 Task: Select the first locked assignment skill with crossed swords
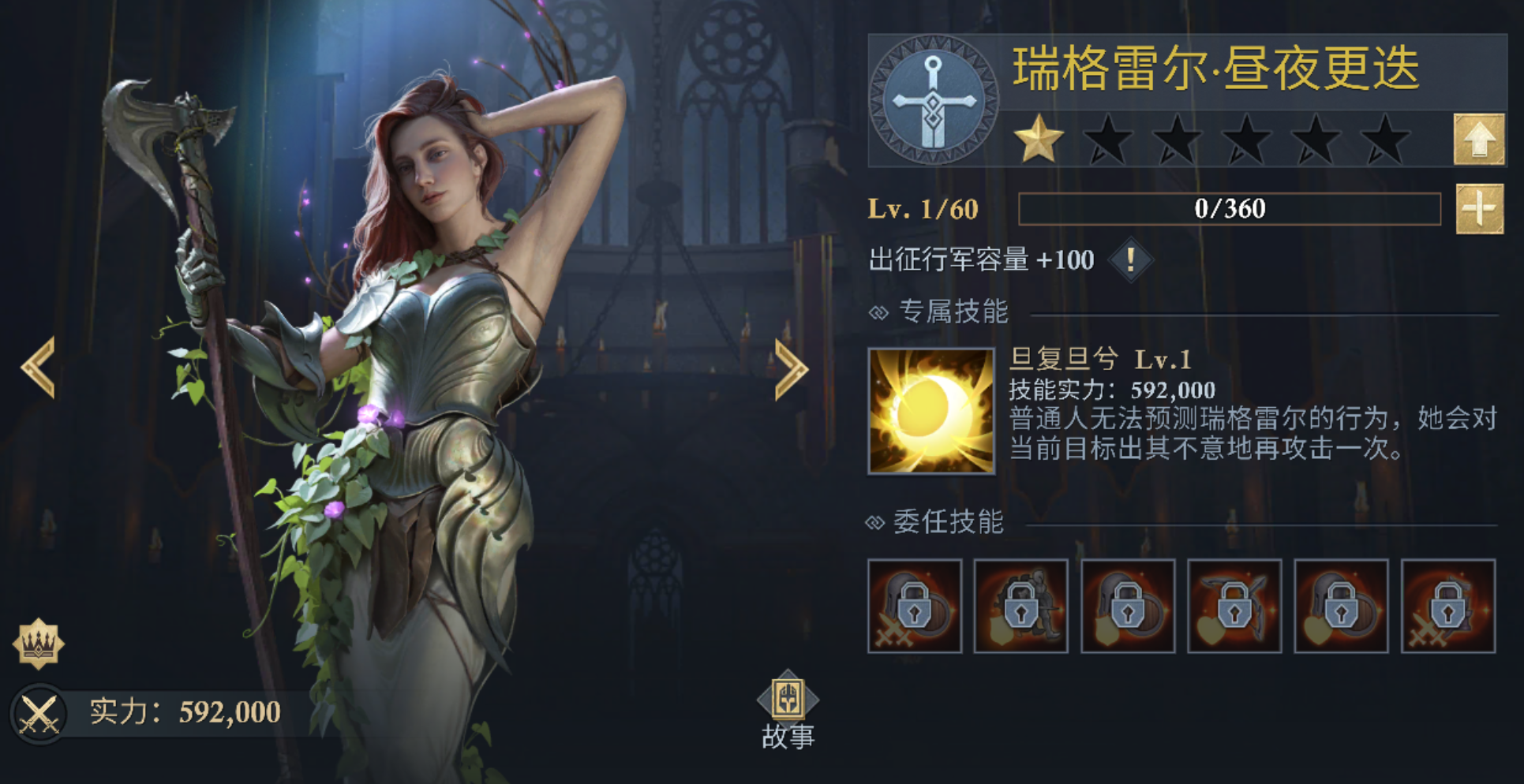point(916,607)
